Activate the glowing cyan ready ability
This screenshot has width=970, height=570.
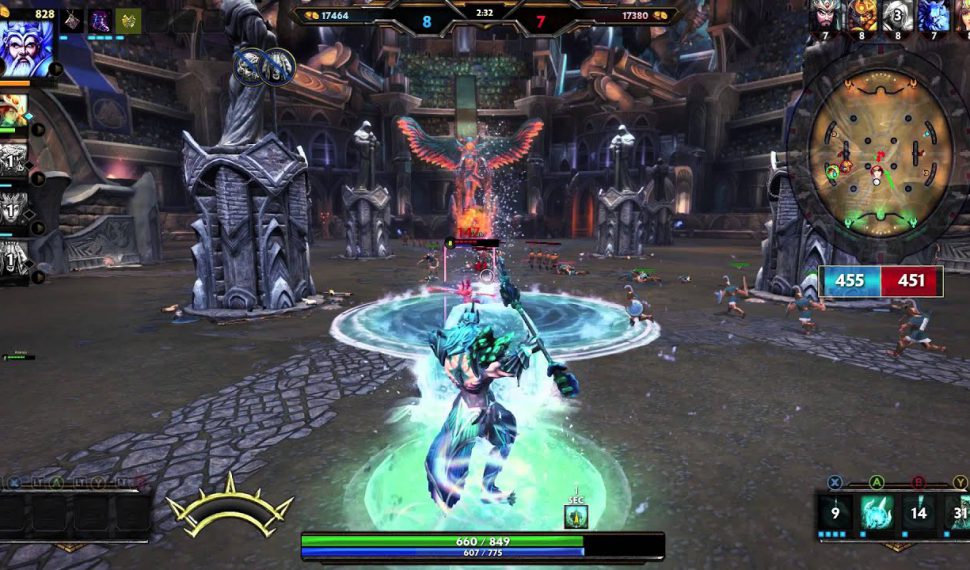pyautogui.click(x=877, y=513)
